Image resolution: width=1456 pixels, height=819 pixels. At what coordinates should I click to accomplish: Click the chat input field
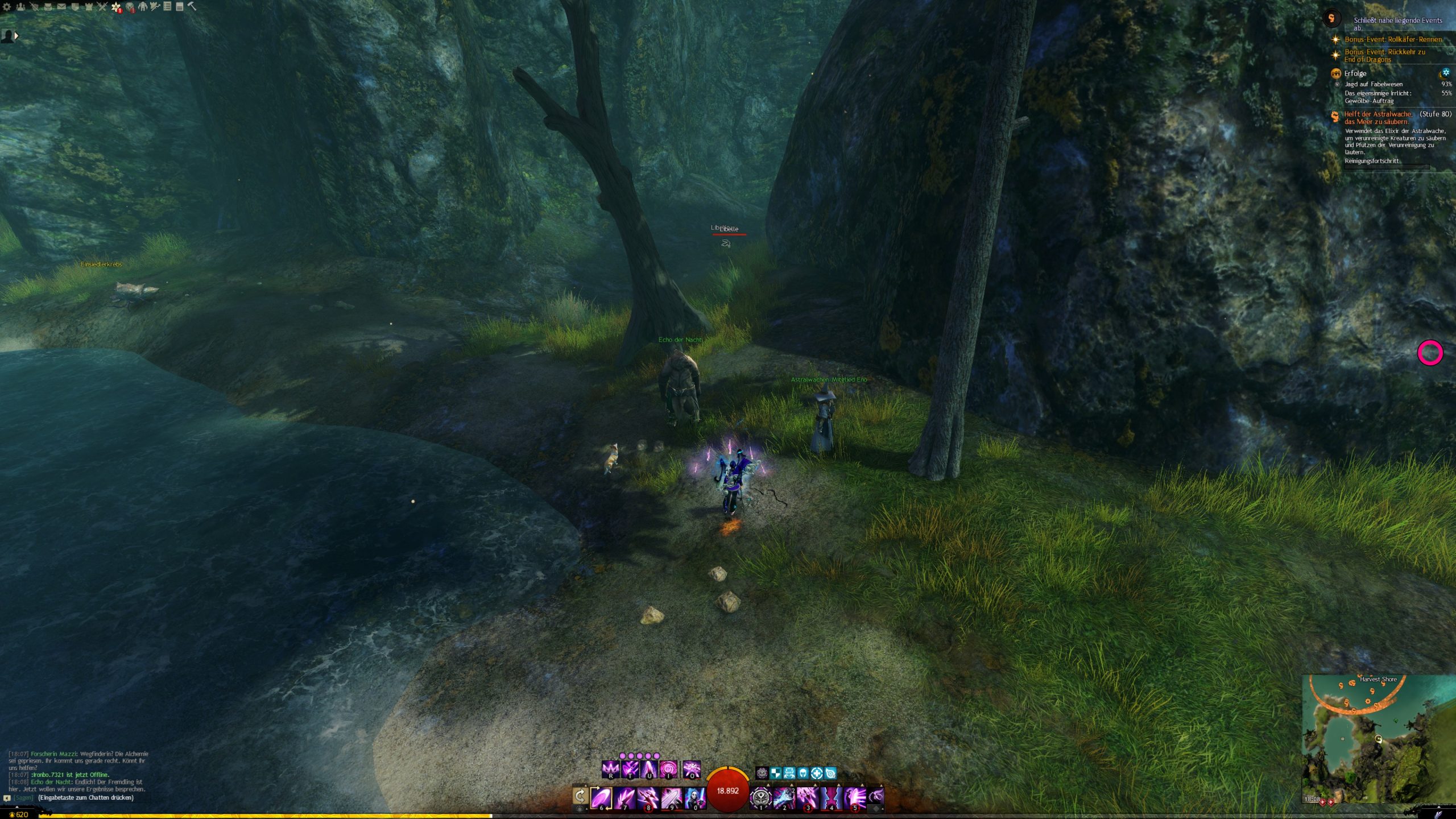tap(85, 797)
